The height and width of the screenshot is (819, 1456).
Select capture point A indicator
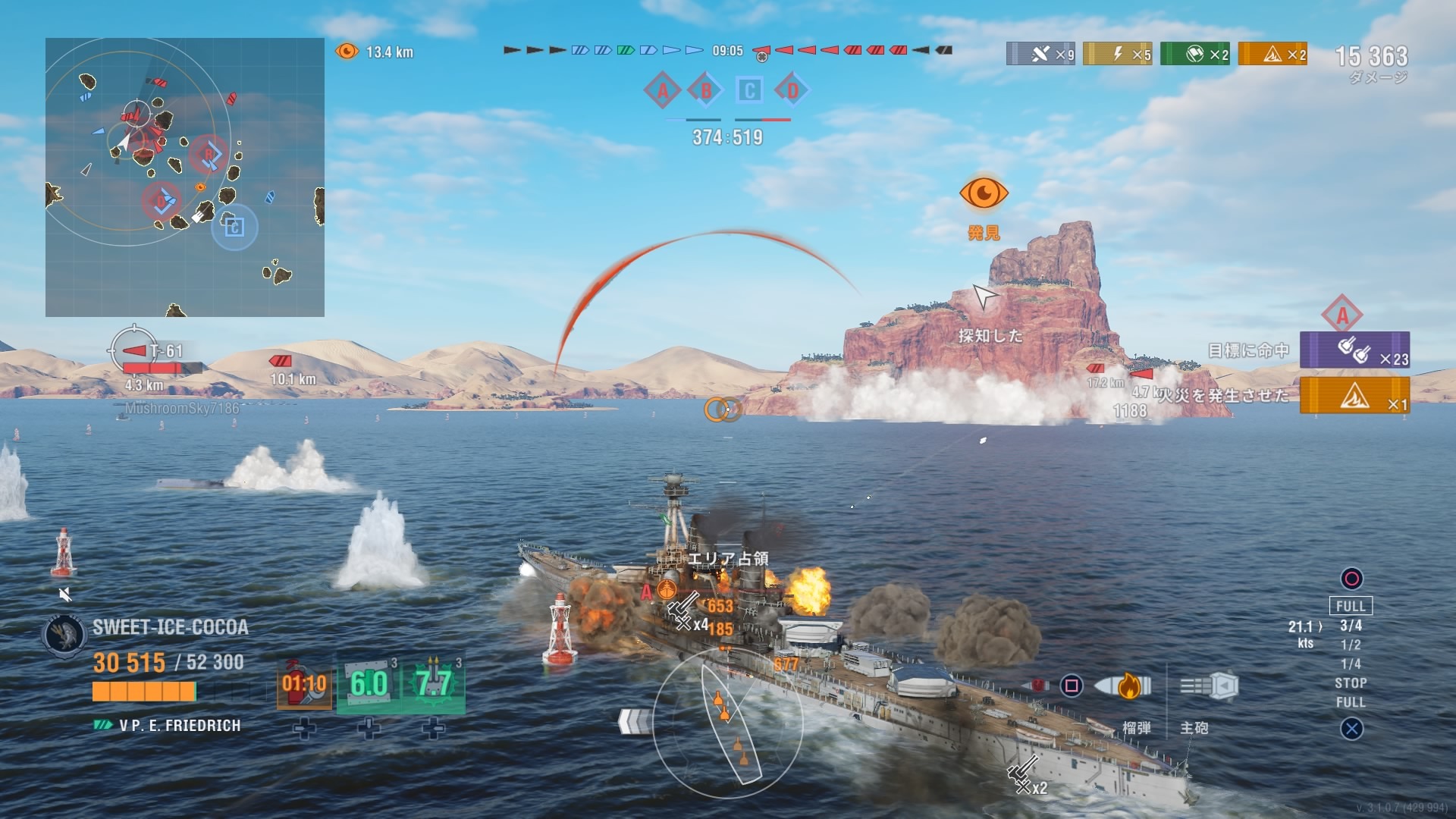(662, 91)
